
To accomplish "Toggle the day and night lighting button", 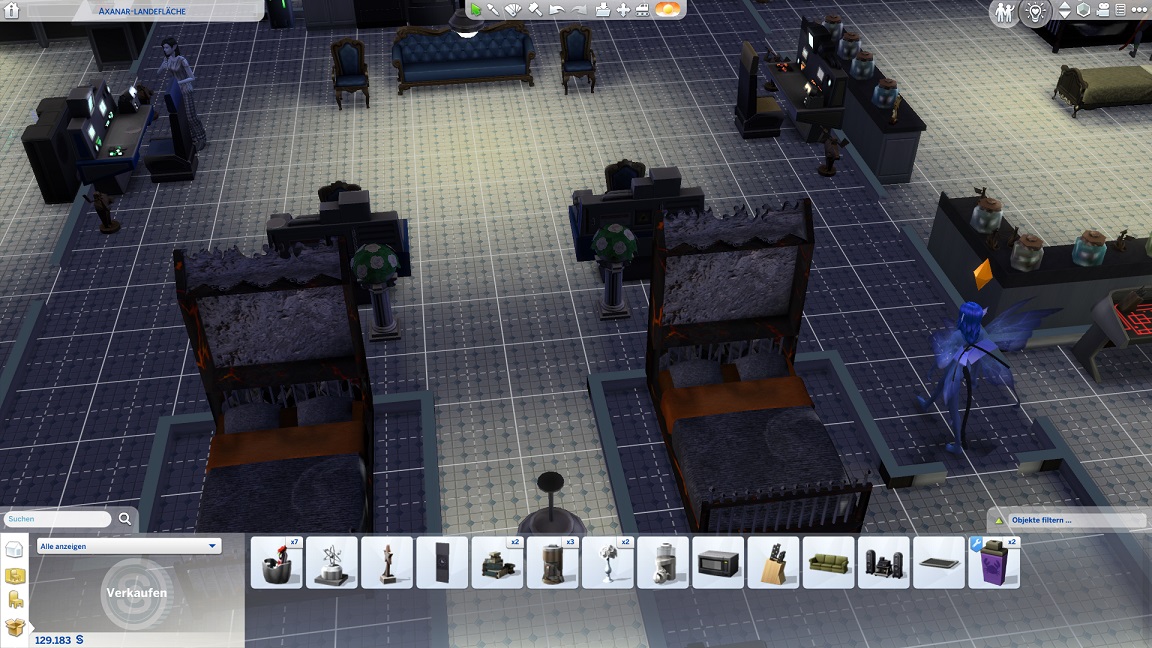I will [x=666, y=10].
